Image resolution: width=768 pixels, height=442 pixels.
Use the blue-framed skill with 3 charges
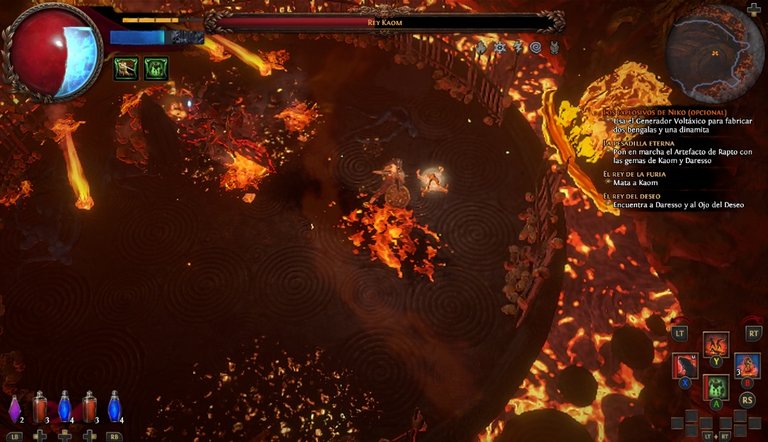(x=747, y=366)
